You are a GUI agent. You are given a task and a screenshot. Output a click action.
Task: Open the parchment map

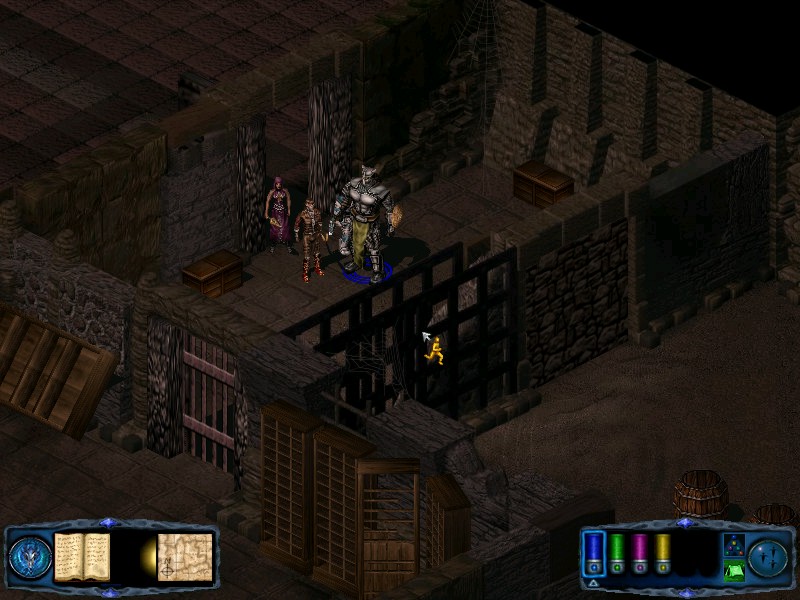(x=185, y=556)
